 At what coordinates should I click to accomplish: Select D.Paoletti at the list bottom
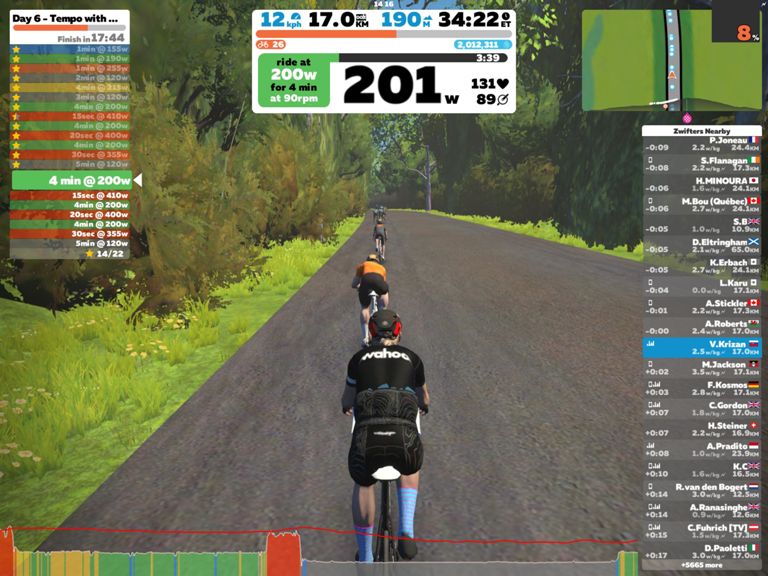pos(702,551)
